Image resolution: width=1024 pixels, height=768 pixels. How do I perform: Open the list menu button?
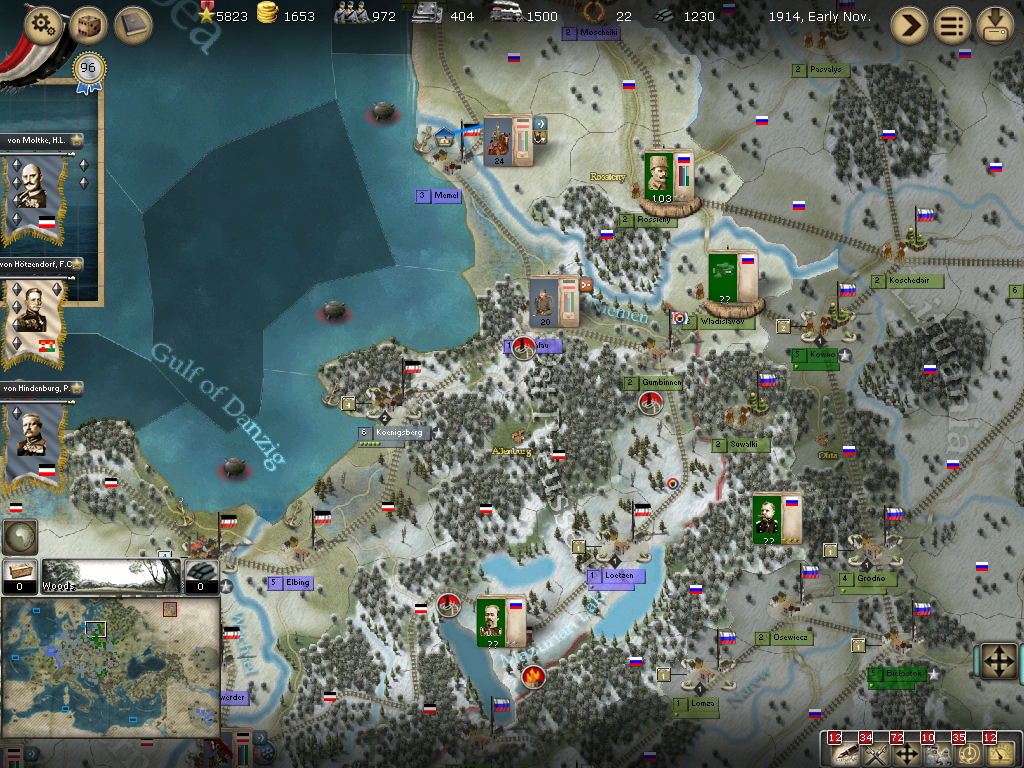pos(952,25)
